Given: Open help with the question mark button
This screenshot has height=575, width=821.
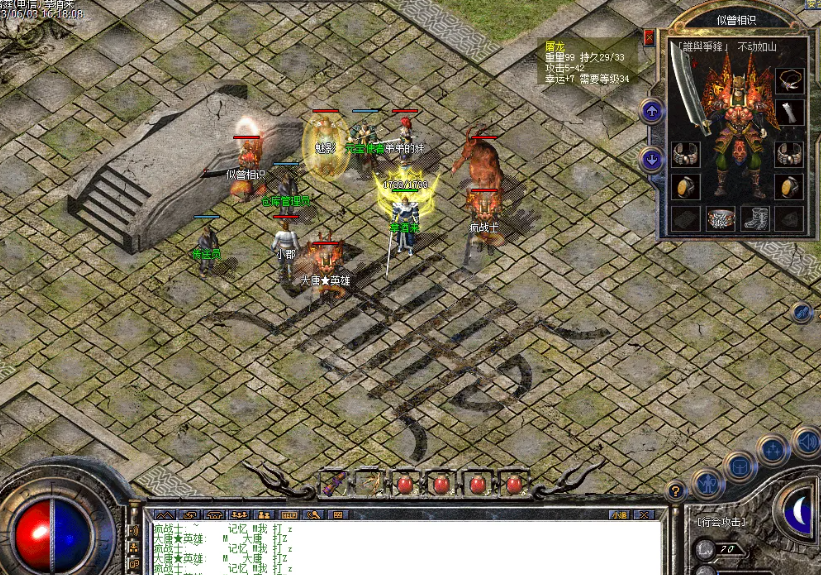Looking at the screenshot, I should point(676,491).
